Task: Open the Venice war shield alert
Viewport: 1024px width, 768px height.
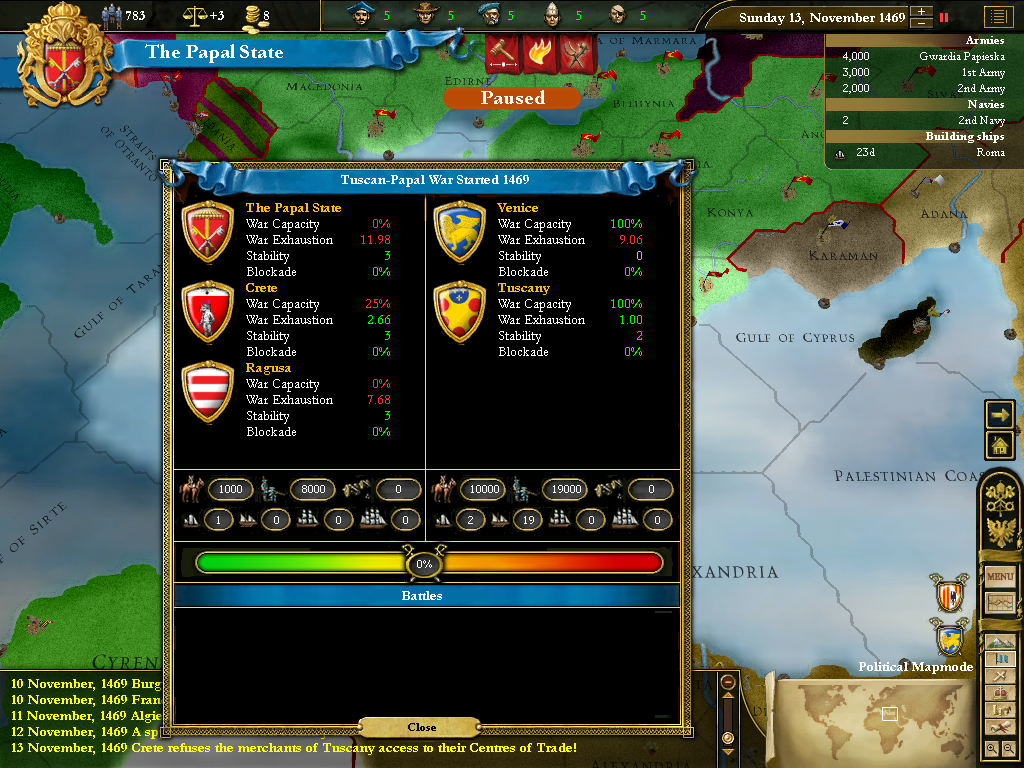Action: tap(949, 636)
